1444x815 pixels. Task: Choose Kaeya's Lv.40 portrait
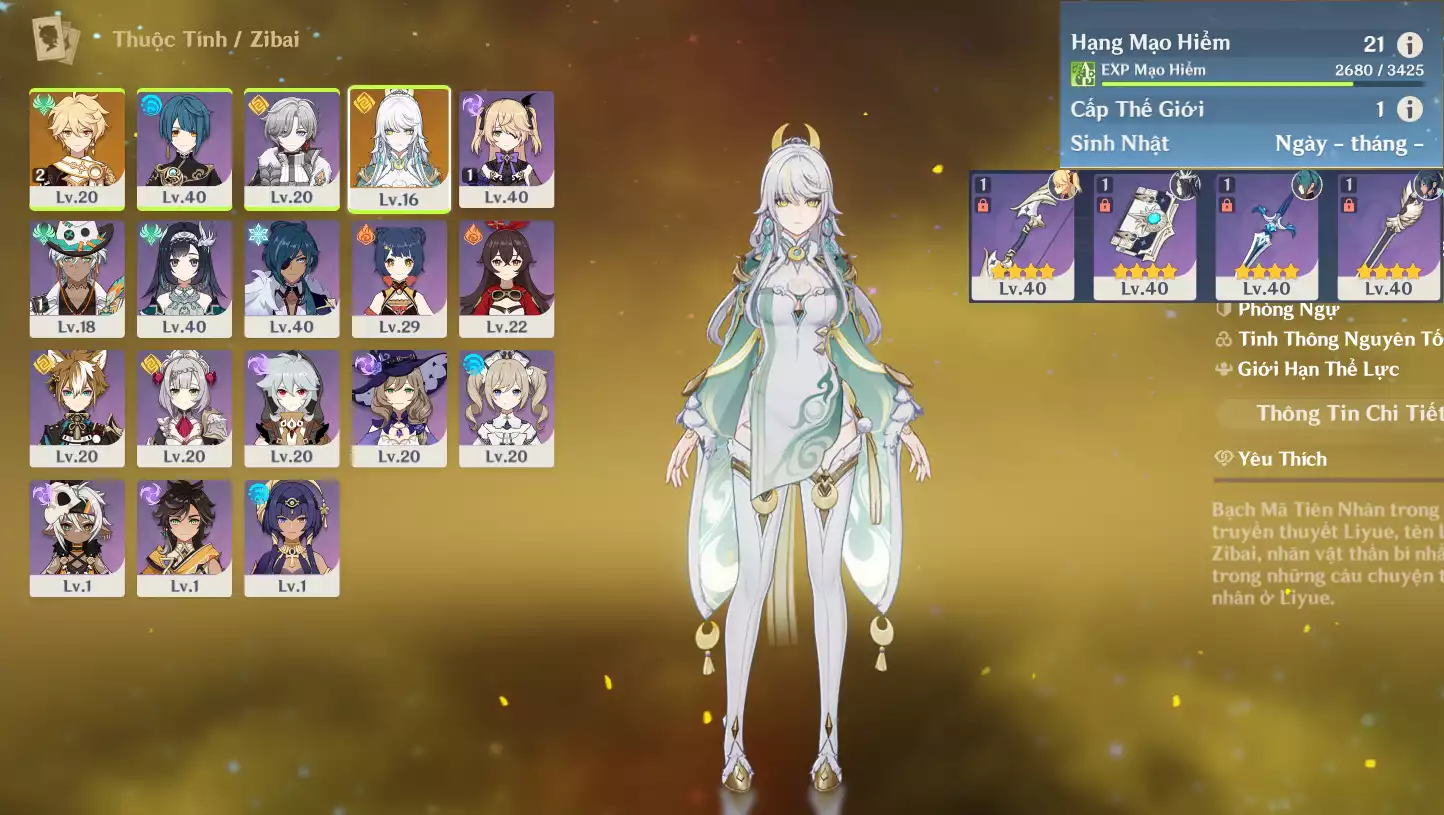tap(291, 279)
